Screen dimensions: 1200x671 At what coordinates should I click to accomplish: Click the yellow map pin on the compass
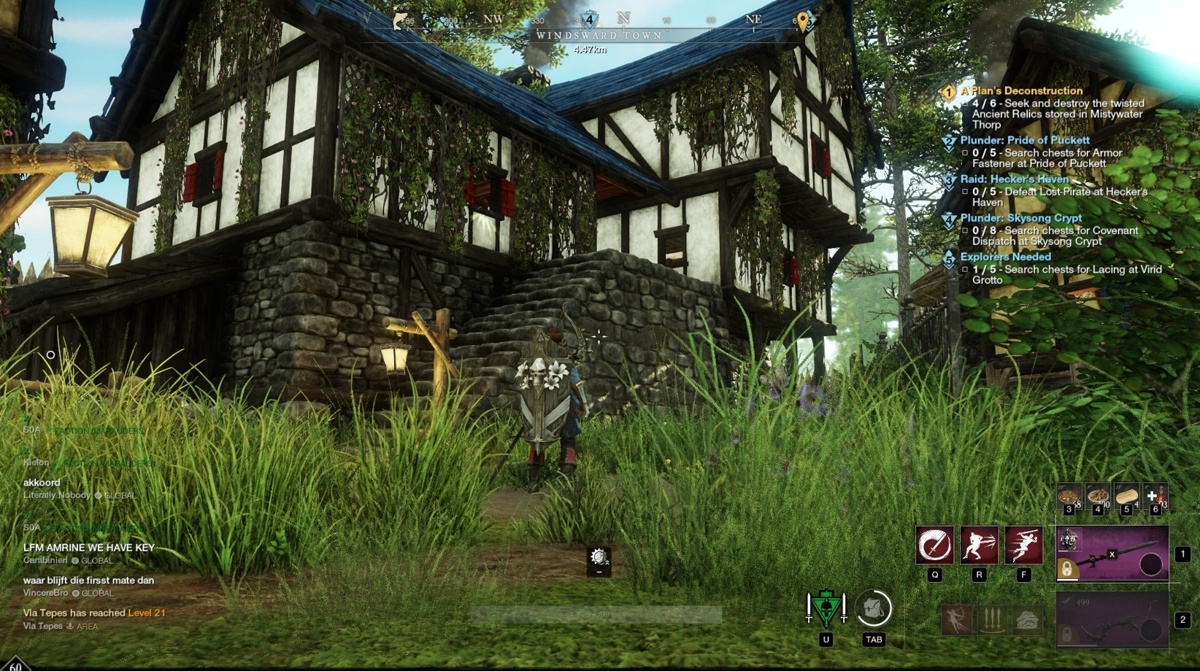click(803, 20)
